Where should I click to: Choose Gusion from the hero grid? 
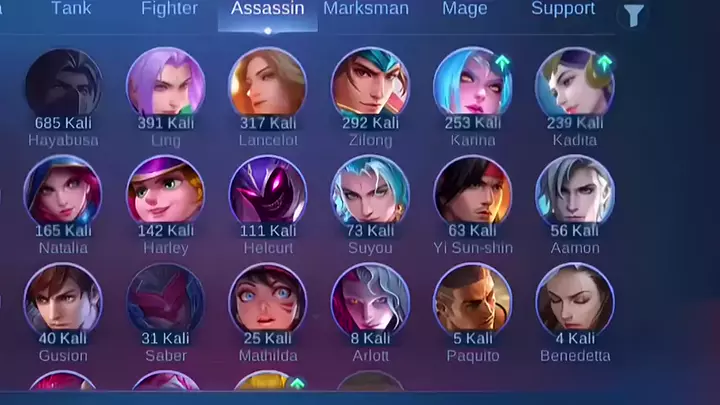tap(63, 300)
